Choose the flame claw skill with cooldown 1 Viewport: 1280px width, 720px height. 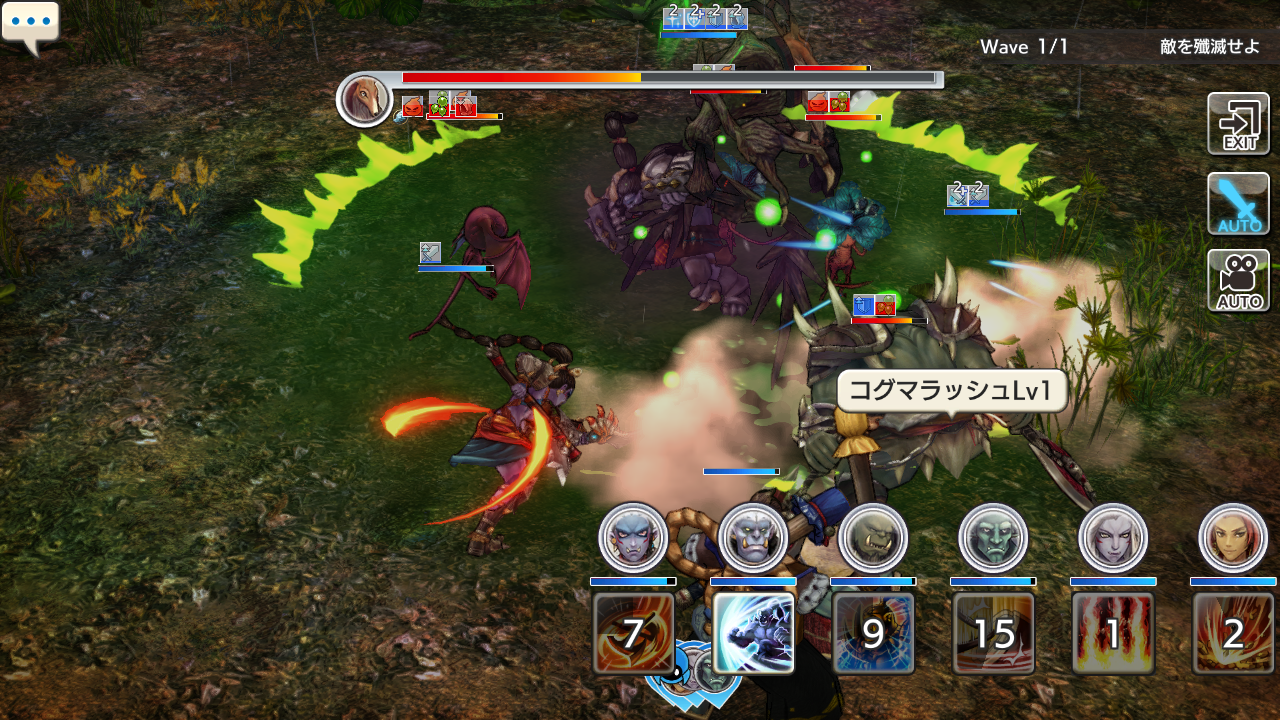1113,633
